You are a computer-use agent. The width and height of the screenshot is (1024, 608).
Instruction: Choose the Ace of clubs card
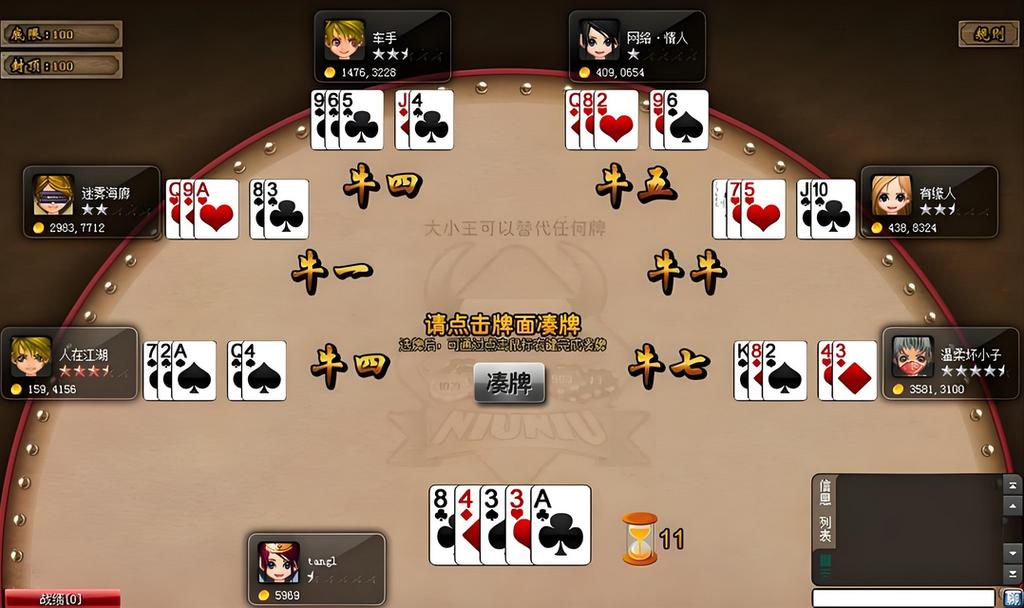pos(562,525)
